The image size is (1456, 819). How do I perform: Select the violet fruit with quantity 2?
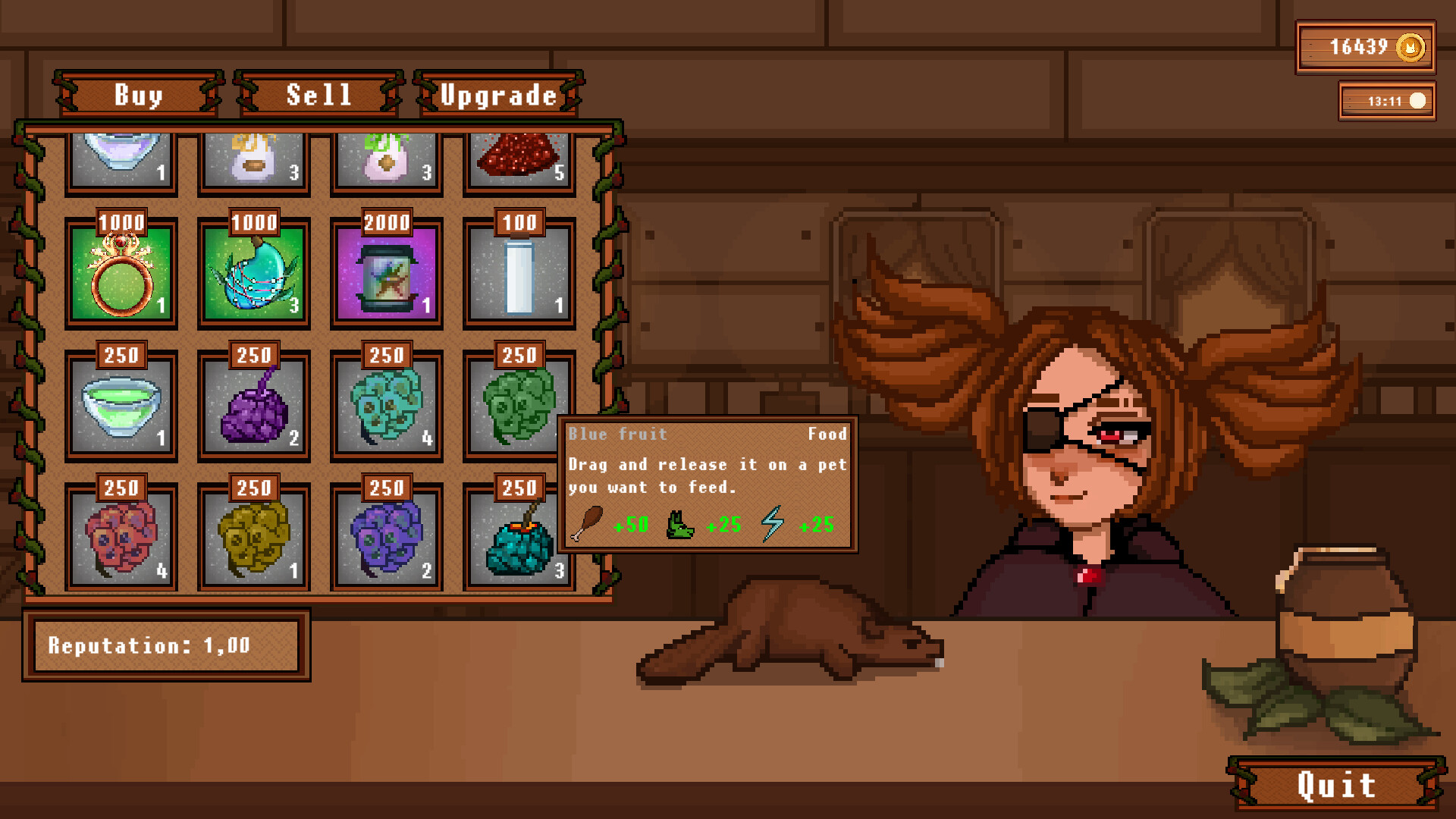(387, 538)
